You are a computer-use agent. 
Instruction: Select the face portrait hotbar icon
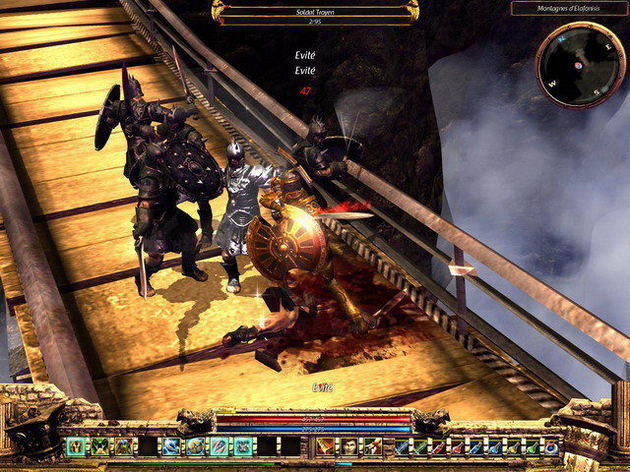pos(347,446)
